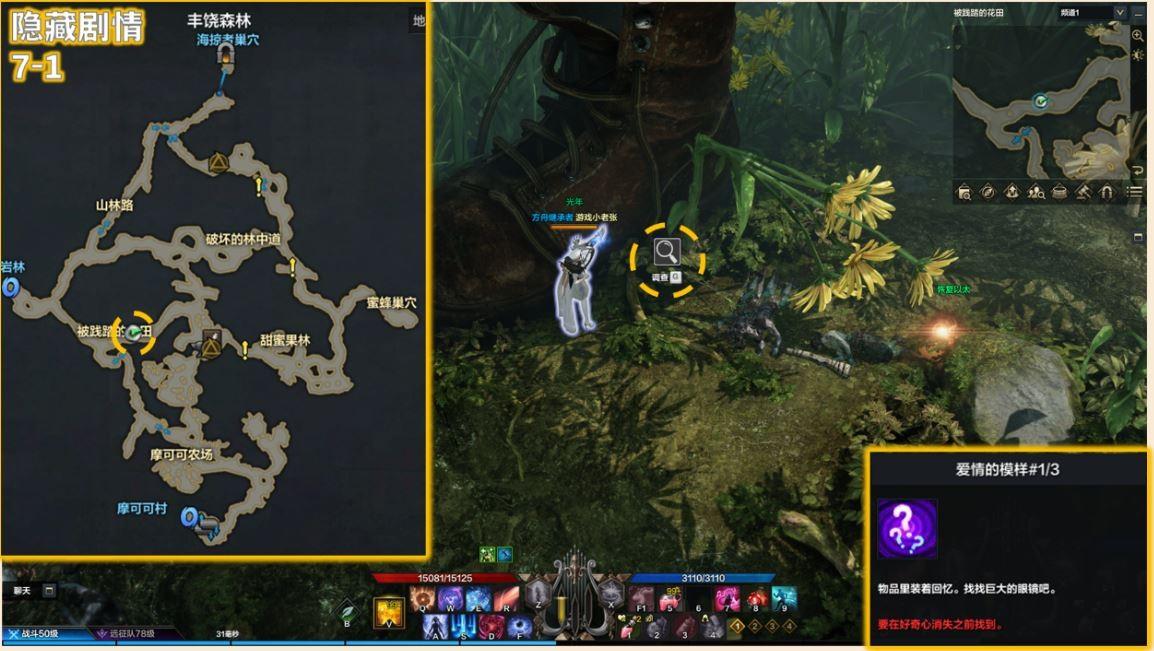Activate the green leaf B slot
This screenshot has height=651, width=1154.
[x=347, y=610]
